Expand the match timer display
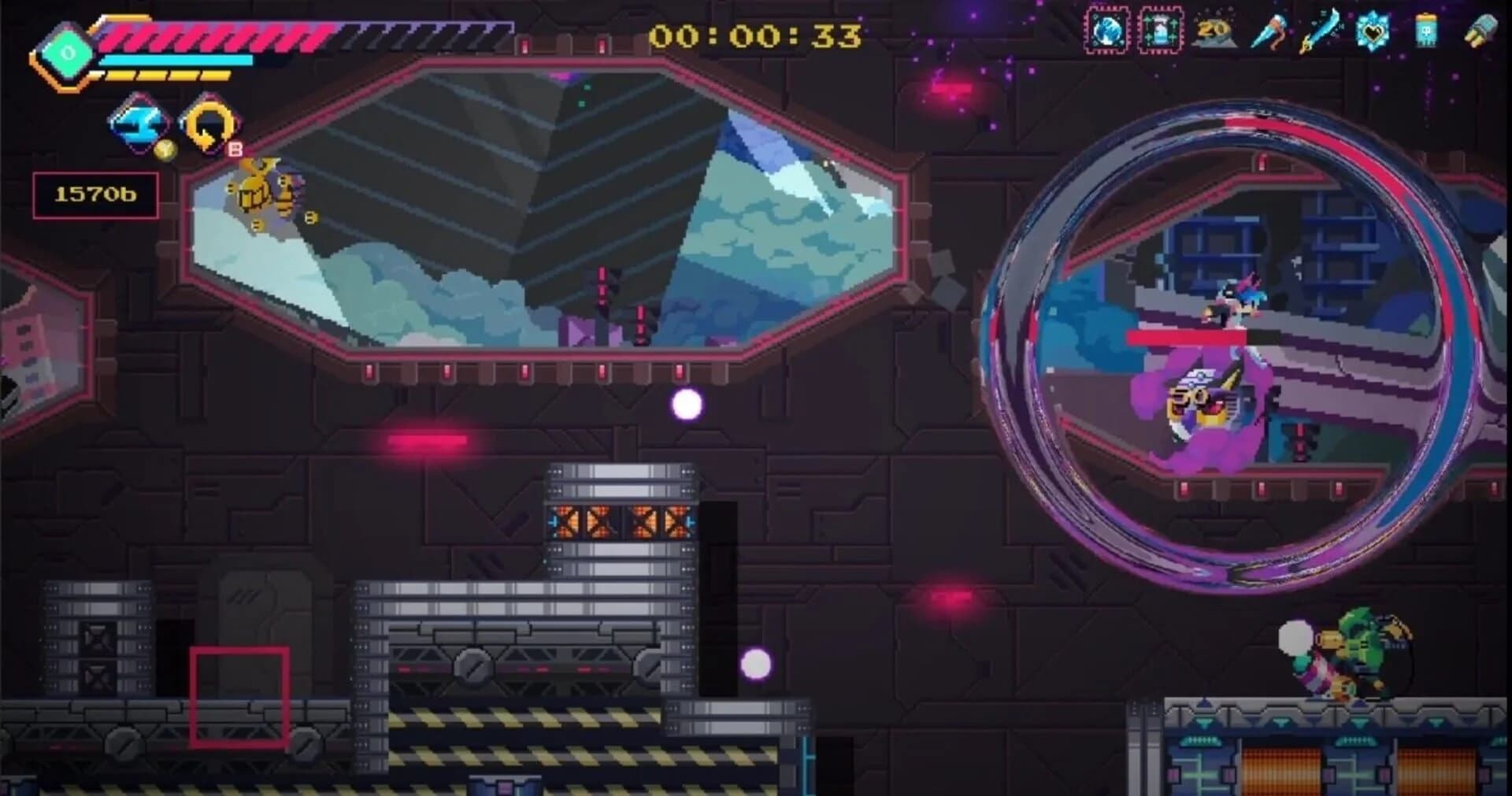This screenshot has height=796, width=1512. pyautogui.click(x=756, y=34)
